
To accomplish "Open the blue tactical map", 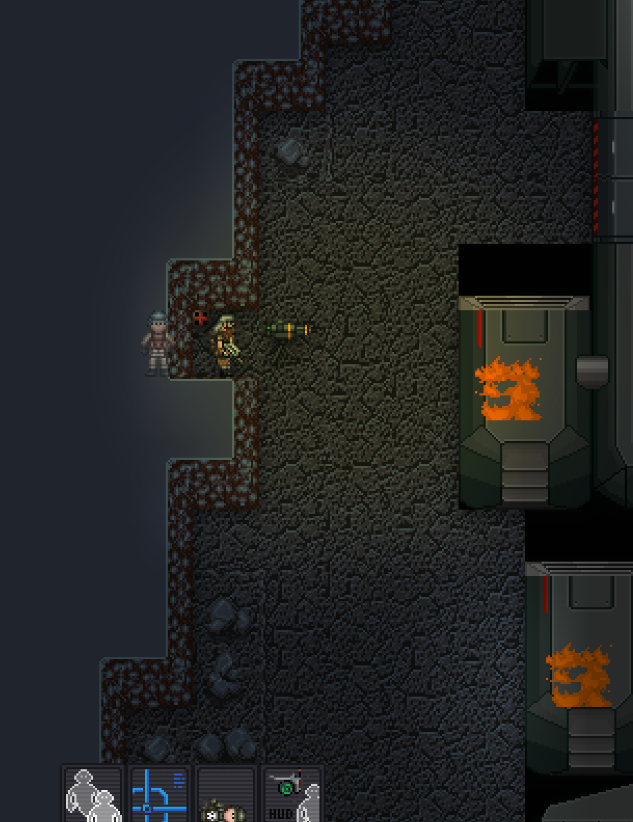I will pyautogui.click(x=159, y=795).
